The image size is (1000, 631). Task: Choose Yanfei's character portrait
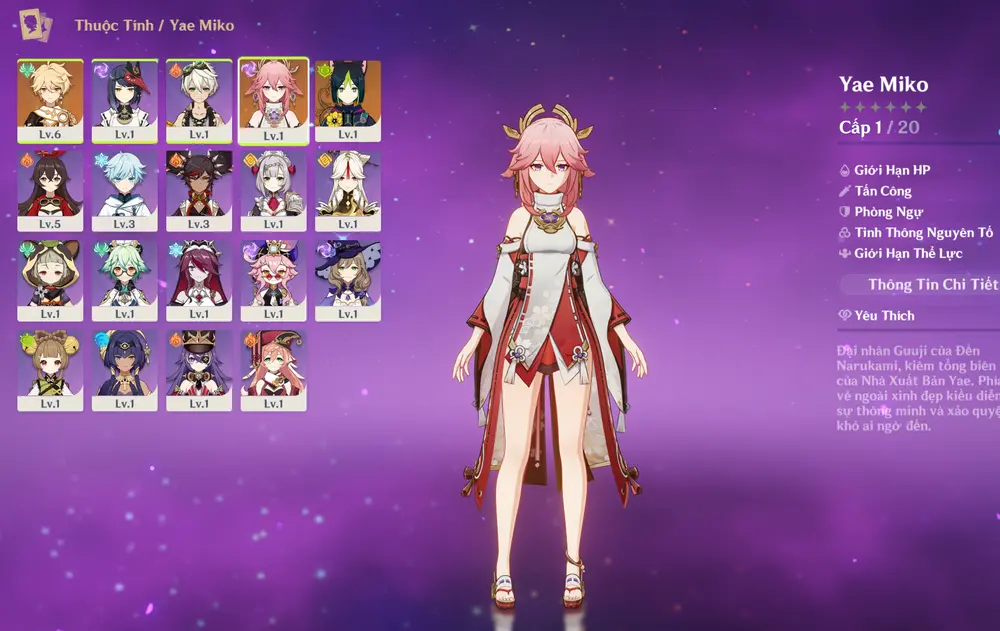[x=273, y=367]
